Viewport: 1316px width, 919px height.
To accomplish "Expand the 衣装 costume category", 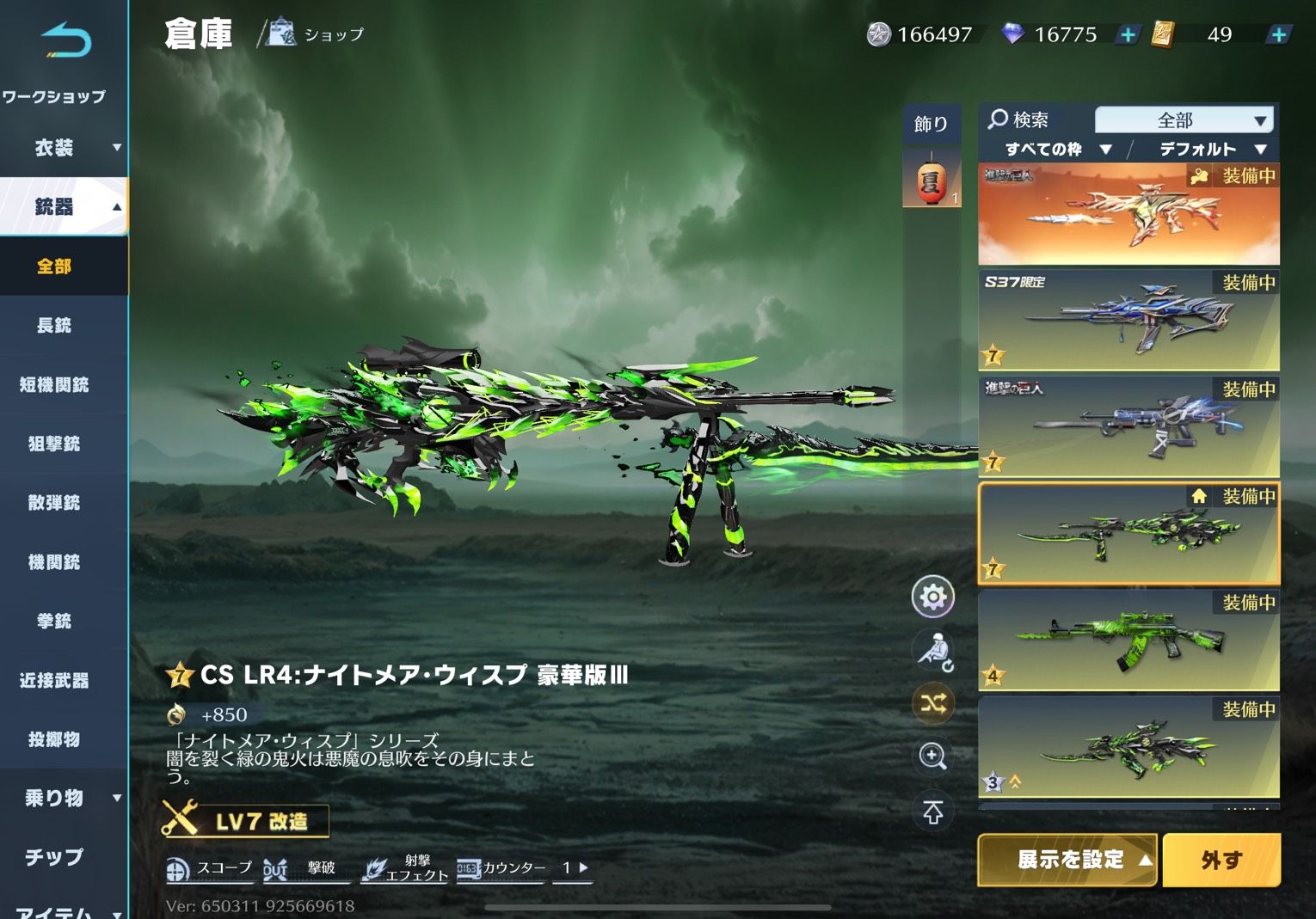I will coord(65,148).
